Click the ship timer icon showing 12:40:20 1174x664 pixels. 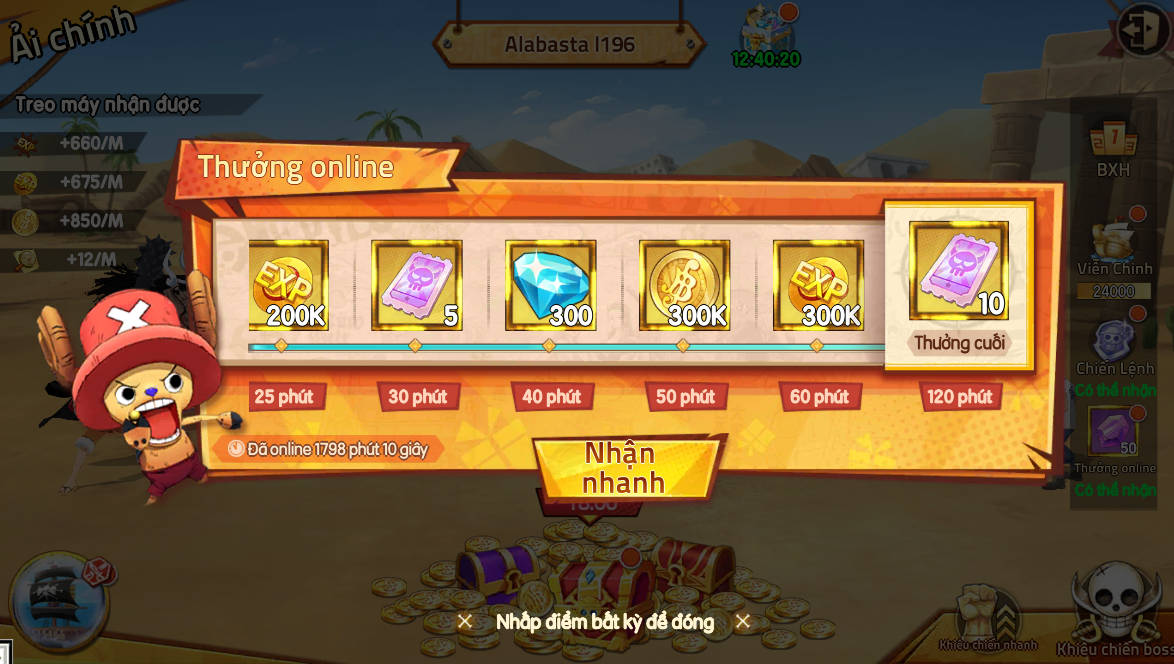coord(766,36)
